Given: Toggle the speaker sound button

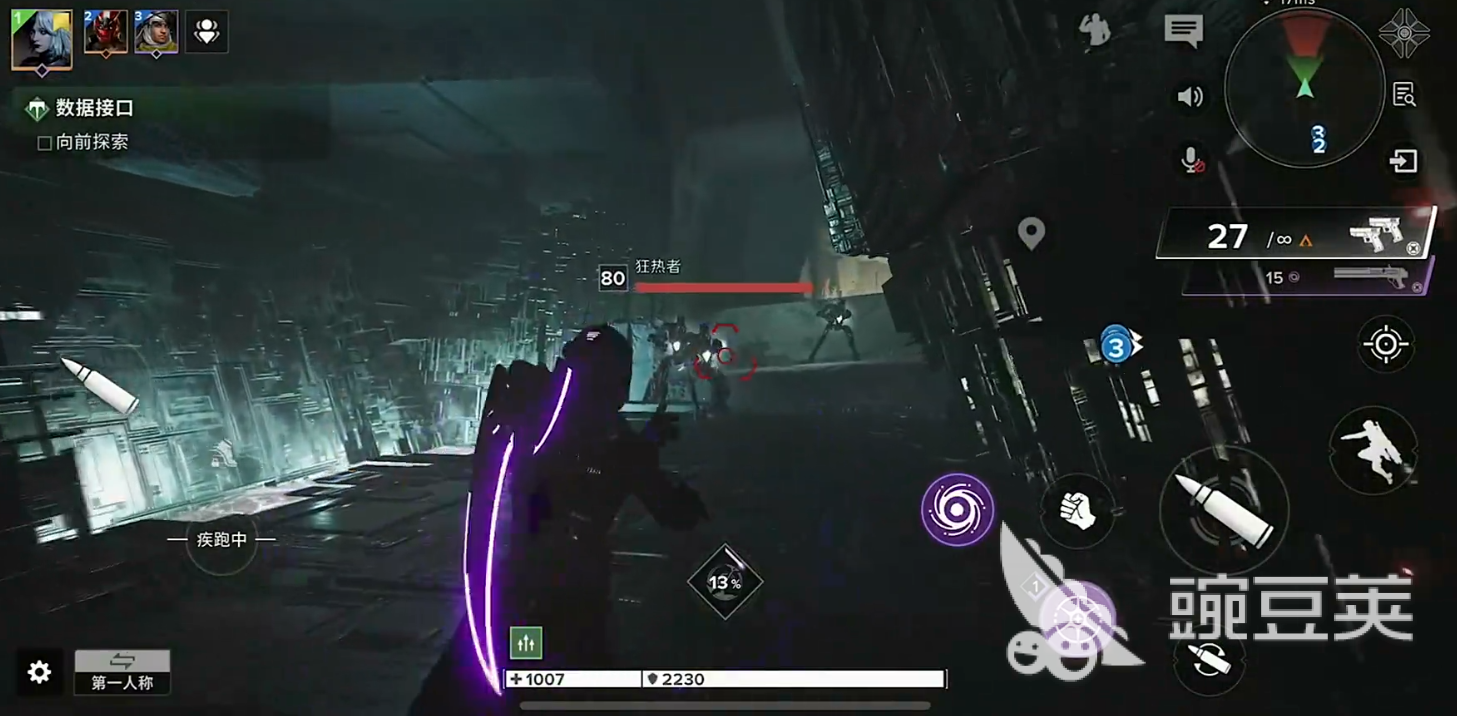Looking at the screenshot, I should coord(1190,97).
